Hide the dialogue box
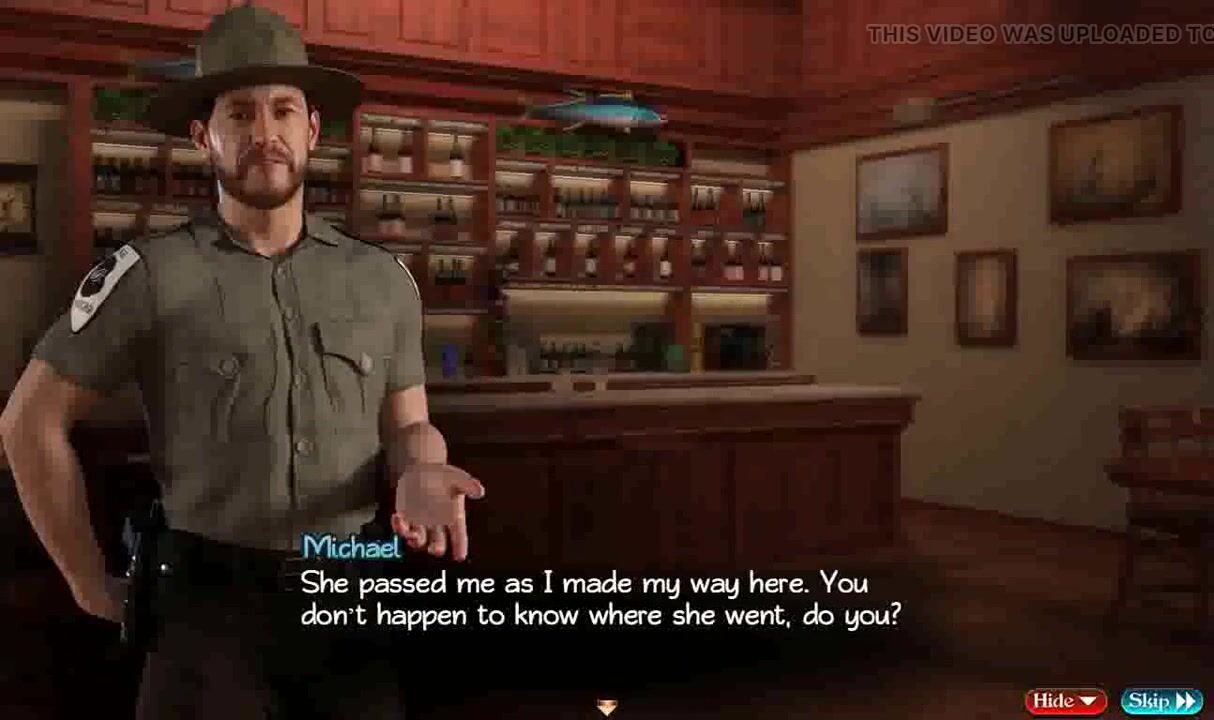 1065,701
